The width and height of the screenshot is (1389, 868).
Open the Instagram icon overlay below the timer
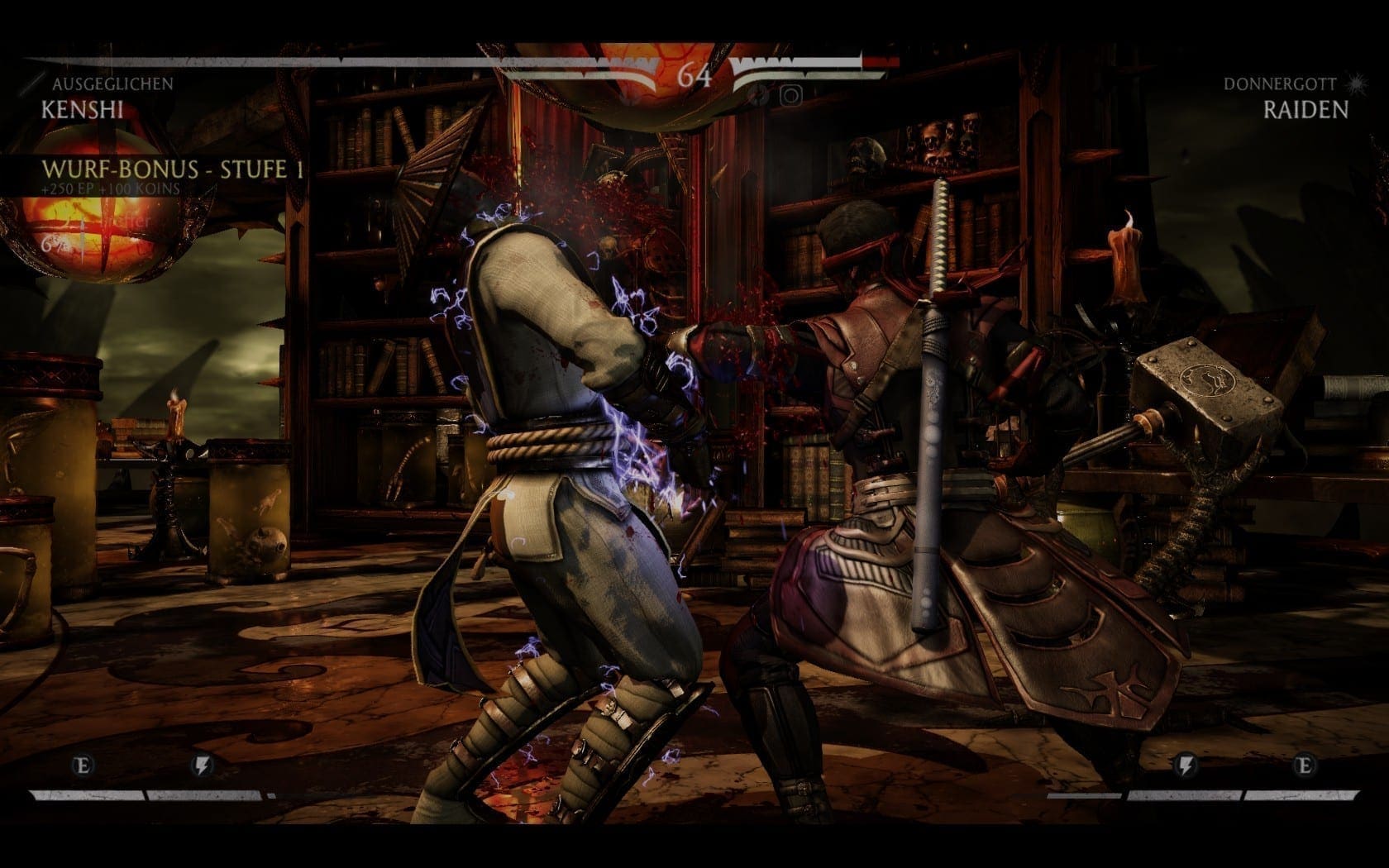790,96
